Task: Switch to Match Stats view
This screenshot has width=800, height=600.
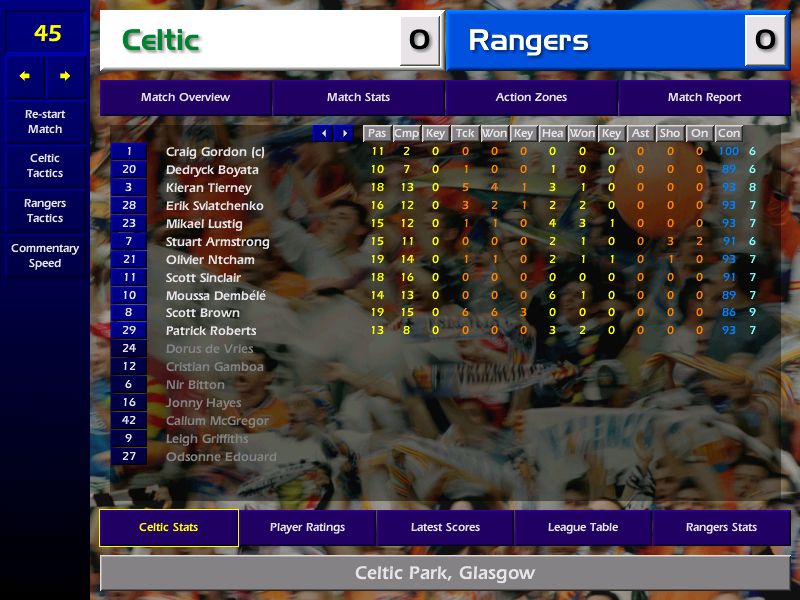Action: 358,97
